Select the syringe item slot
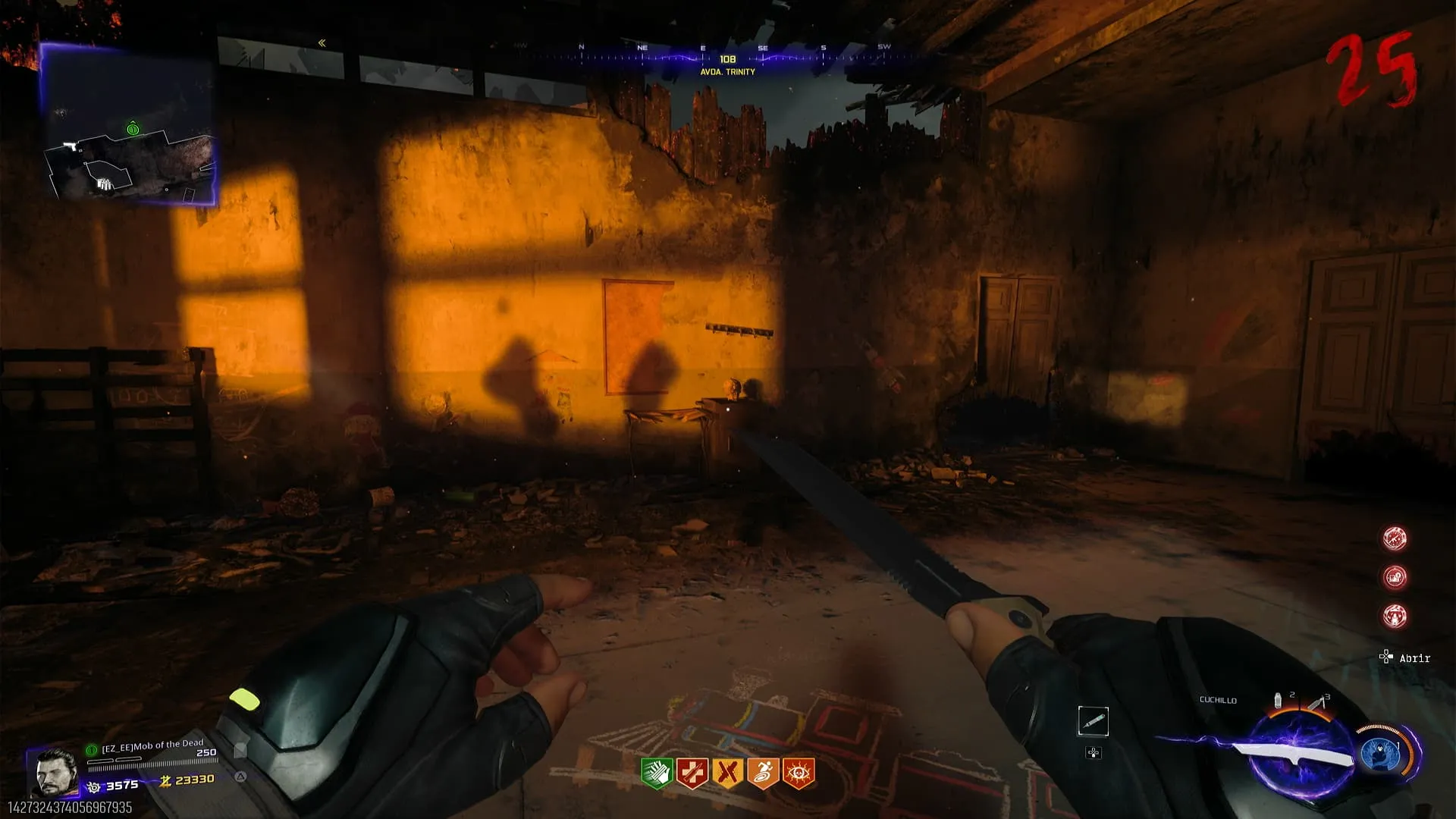 pos(1093,721)
